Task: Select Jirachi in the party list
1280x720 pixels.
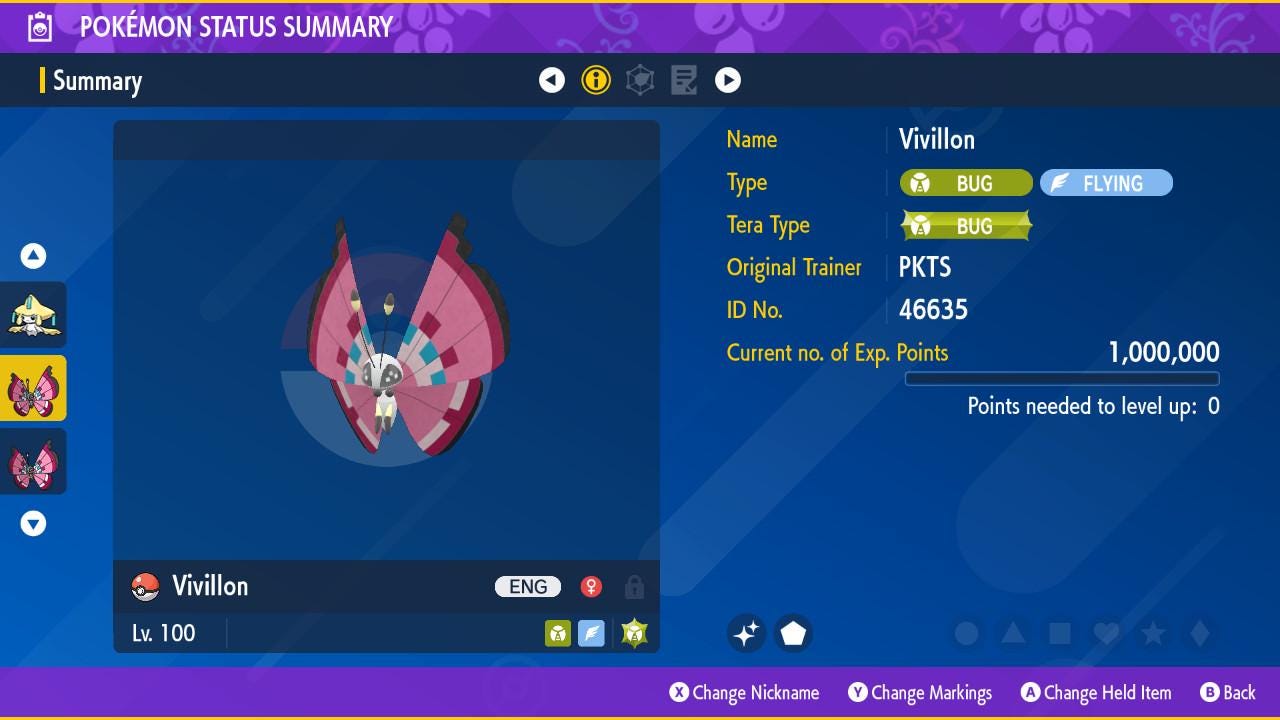Action: (34, 315)
